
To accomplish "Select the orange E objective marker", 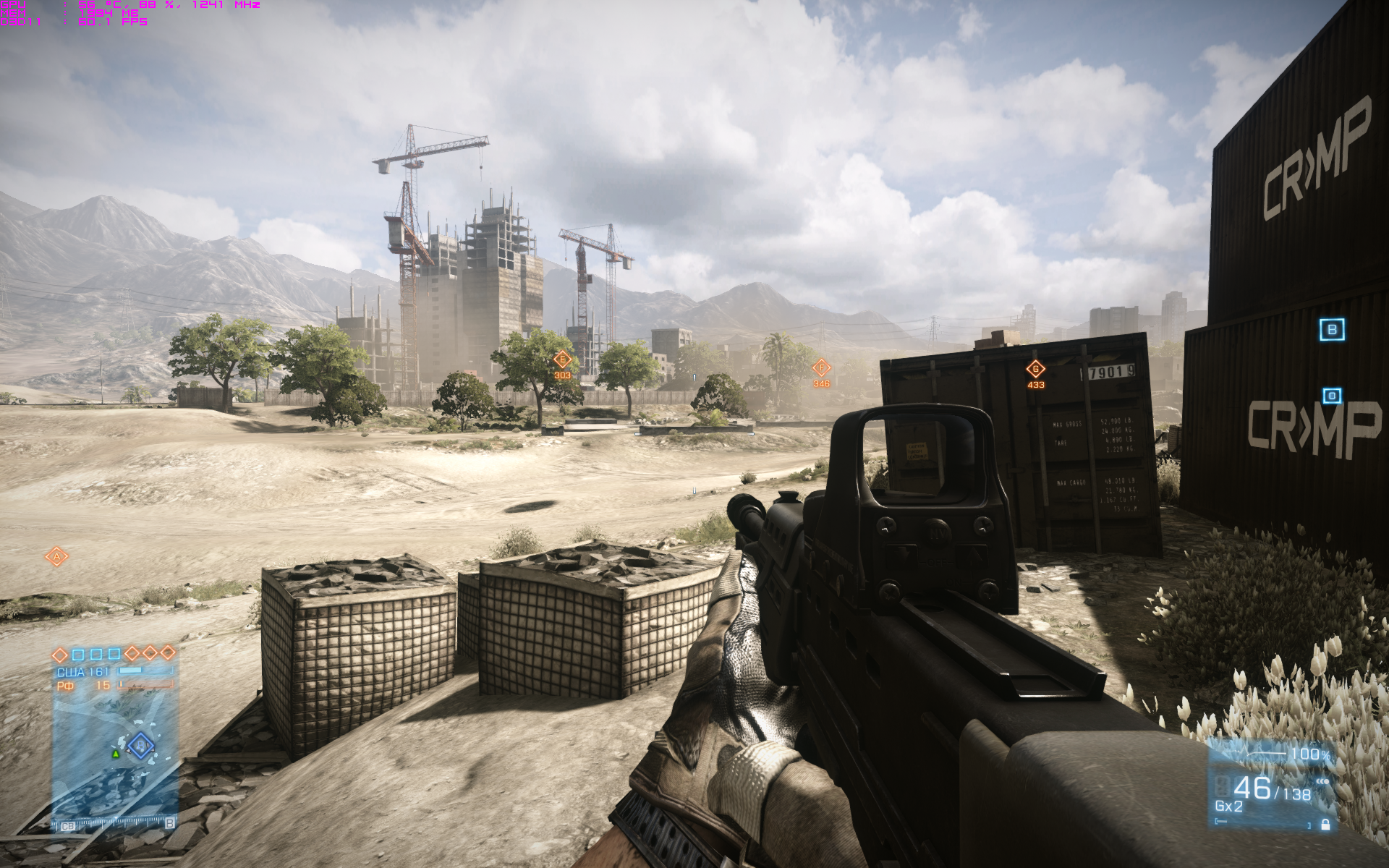I will pos(562,359).
